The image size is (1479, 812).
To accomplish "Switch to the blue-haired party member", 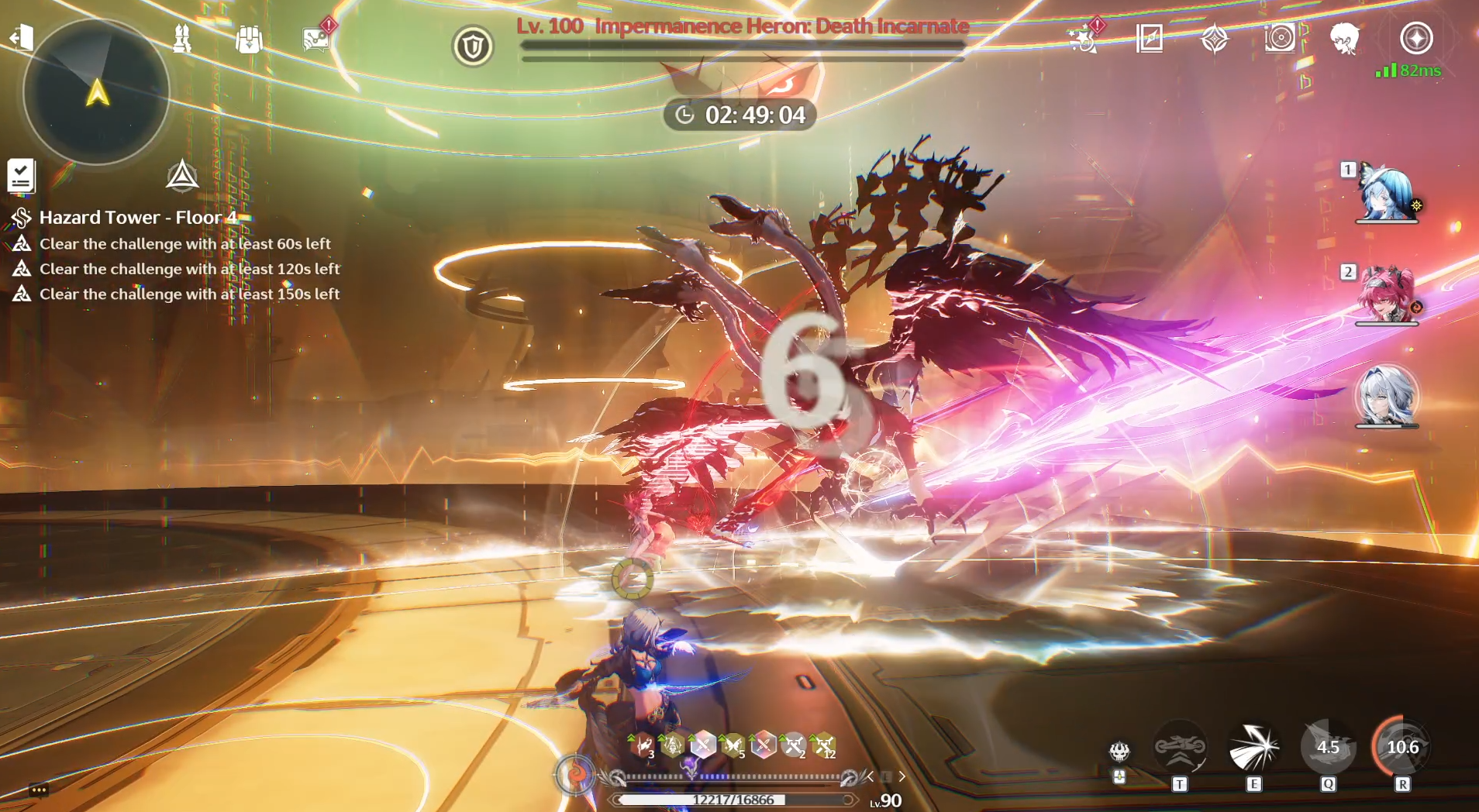I will click(x=1387, y=194).
